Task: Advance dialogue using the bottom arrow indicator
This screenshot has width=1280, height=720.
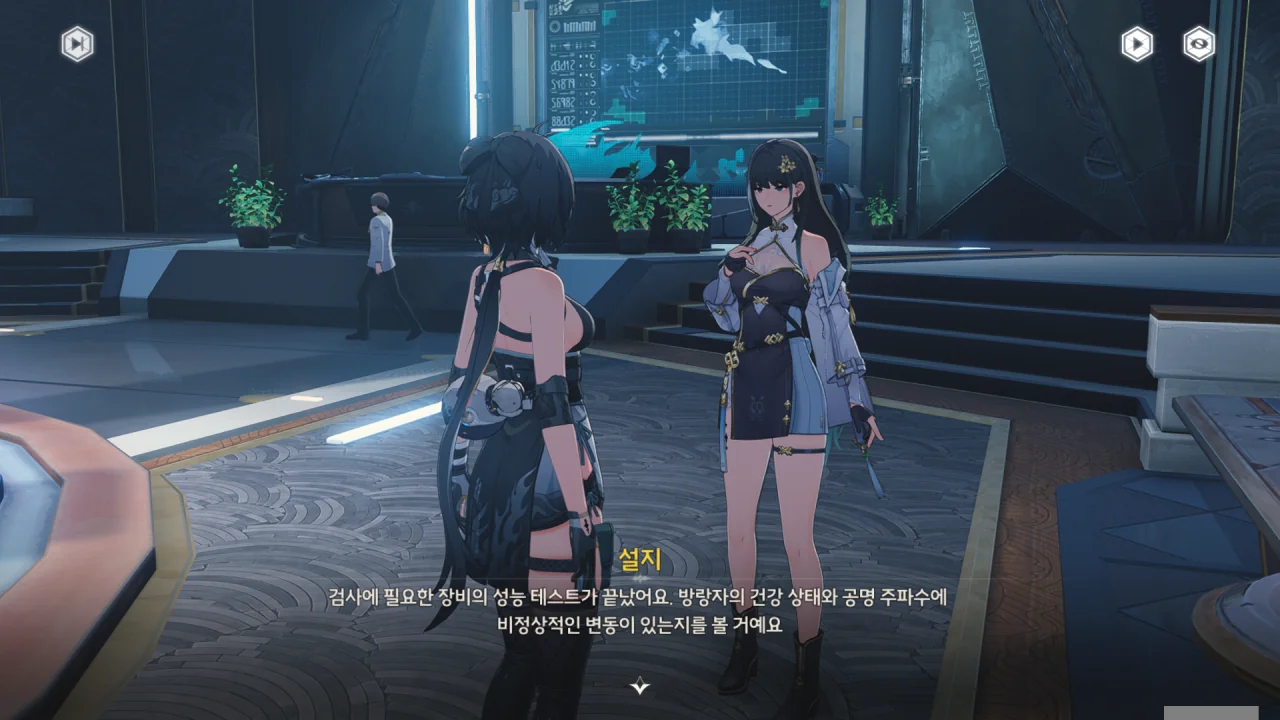Action: point(640,686)
